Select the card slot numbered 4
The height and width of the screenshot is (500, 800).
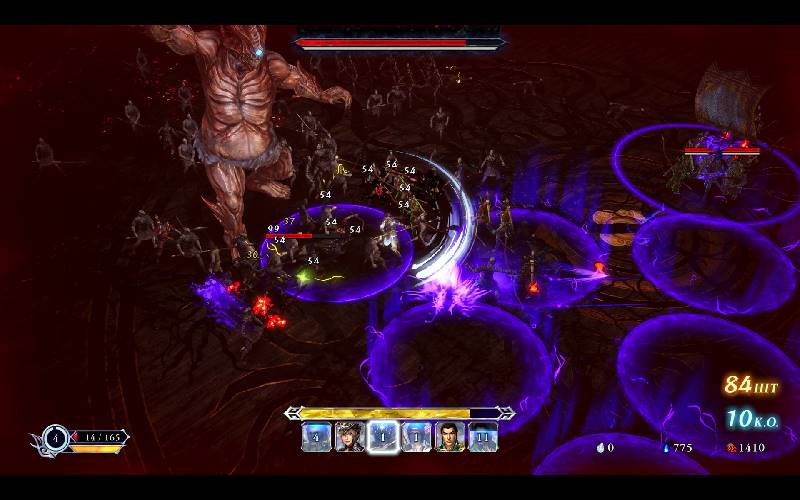click(317, 437)
